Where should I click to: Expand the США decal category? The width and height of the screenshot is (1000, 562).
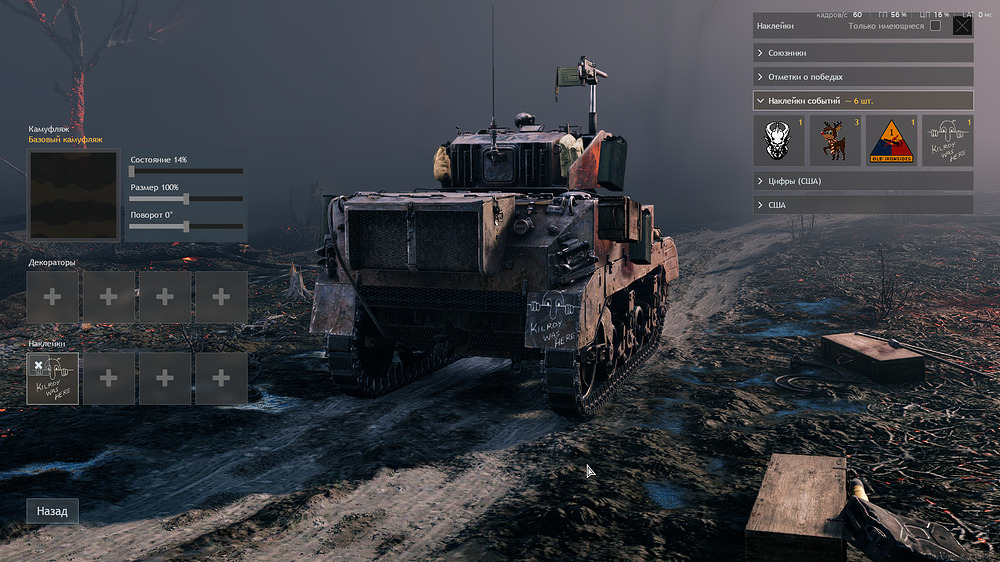point(862,204)
